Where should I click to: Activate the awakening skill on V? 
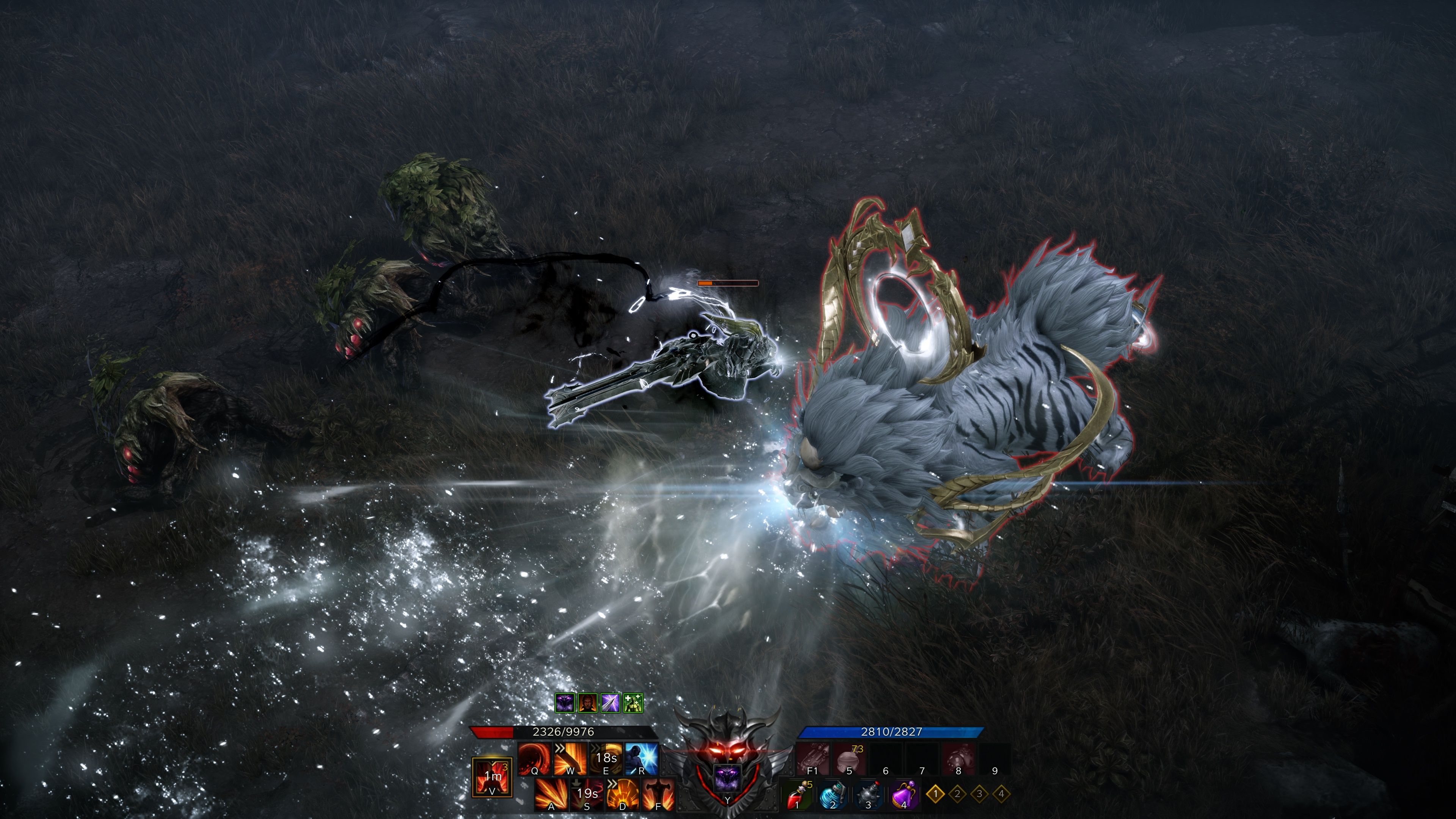pyautogui.click(x=492, y=777)
